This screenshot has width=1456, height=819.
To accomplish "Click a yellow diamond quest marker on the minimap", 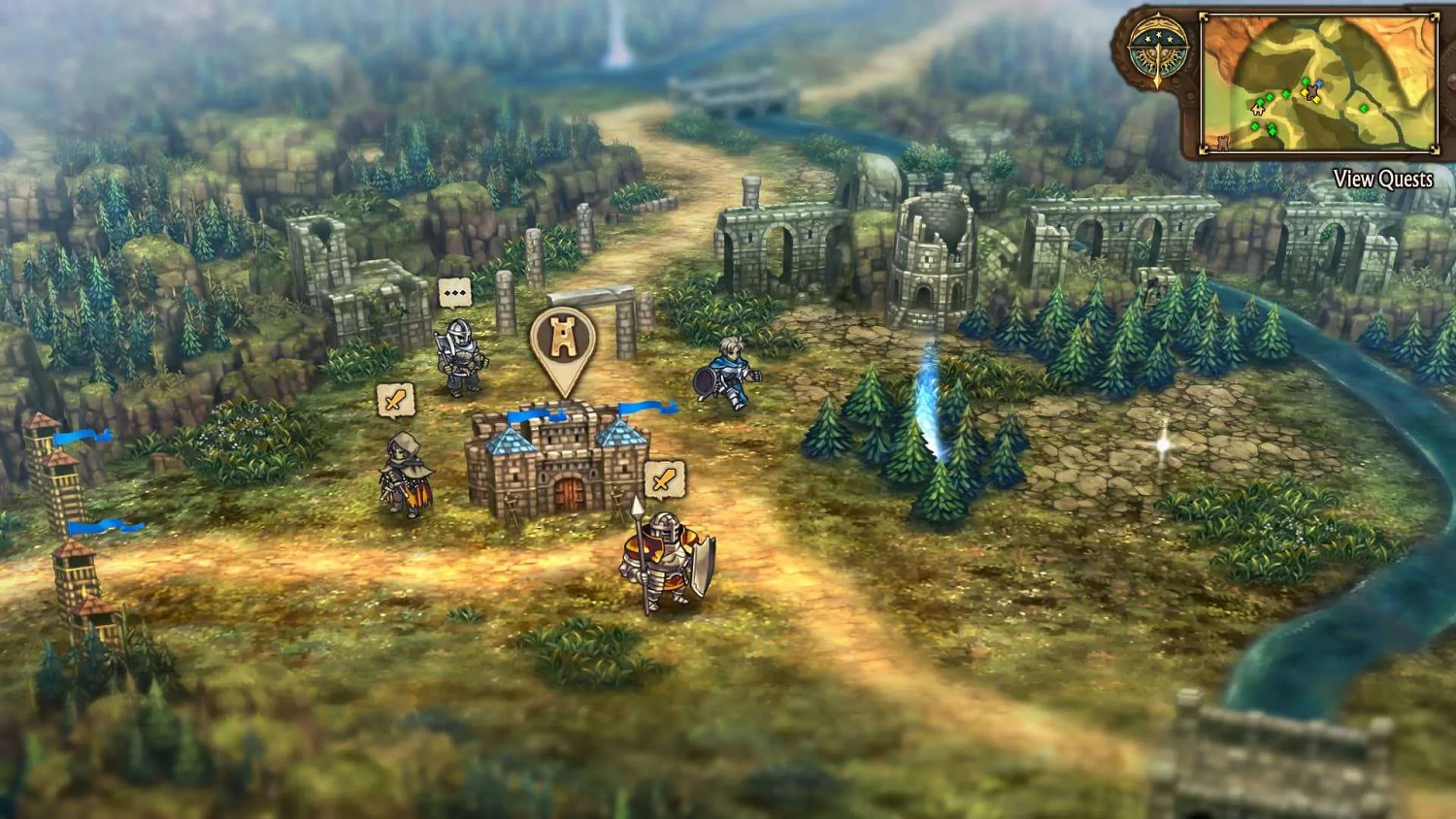I will 1305,92.
